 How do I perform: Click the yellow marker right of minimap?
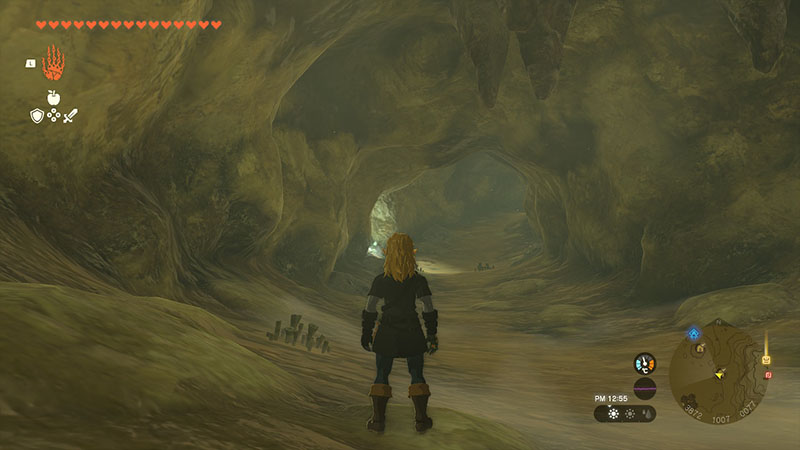[x=767, y=358]
